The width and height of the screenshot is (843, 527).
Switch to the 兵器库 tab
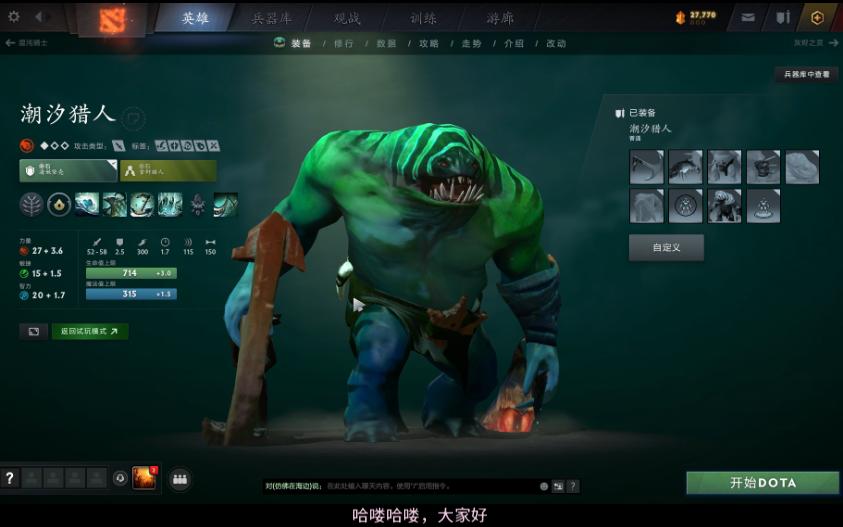pos(272,18)
